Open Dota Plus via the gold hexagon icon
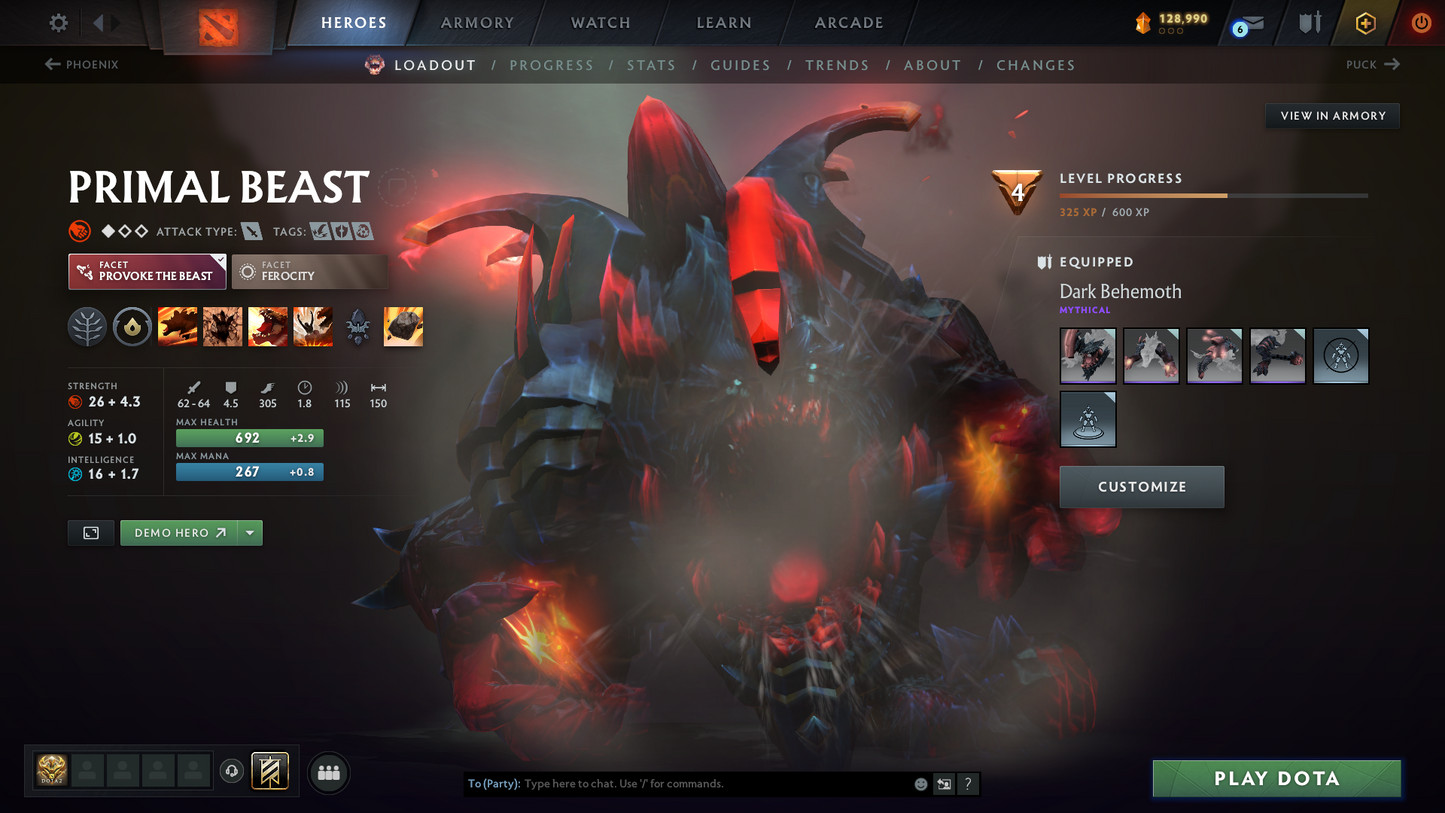1445x813 pixels. (x=1365, y=22)
